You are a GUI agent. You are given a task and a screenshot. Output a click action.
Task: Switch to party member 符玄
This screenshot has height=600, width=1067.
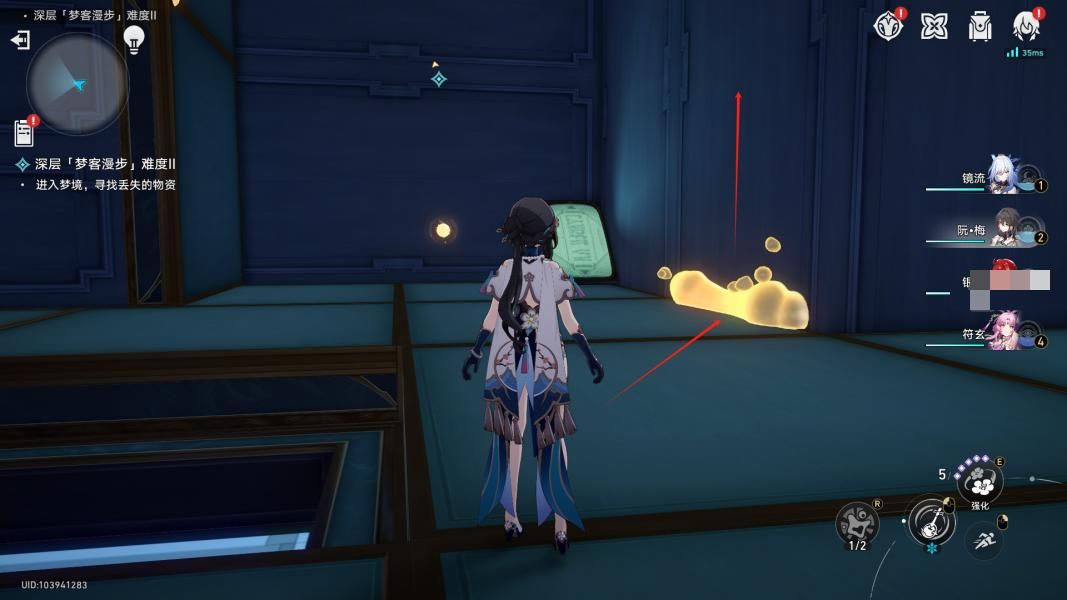[x=1005, y=332]
